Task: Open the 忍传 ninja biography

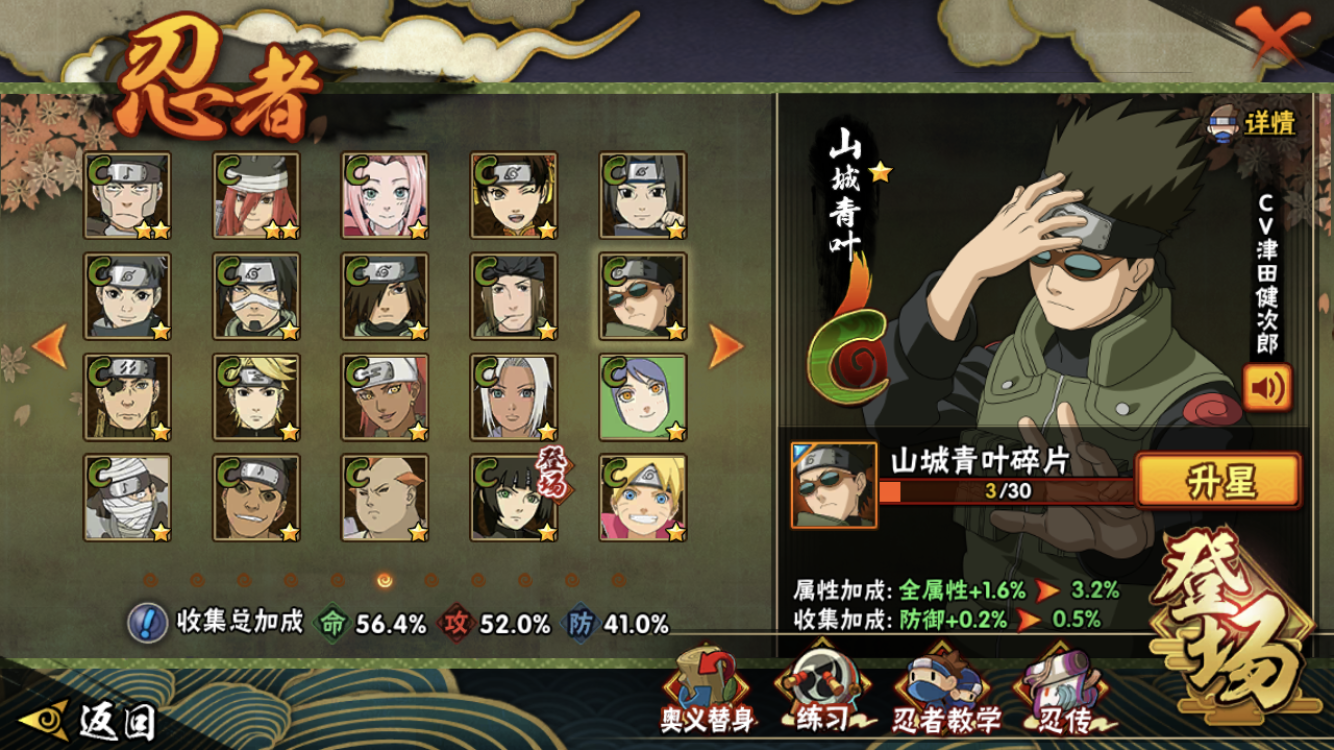Action: point(1063,693)
